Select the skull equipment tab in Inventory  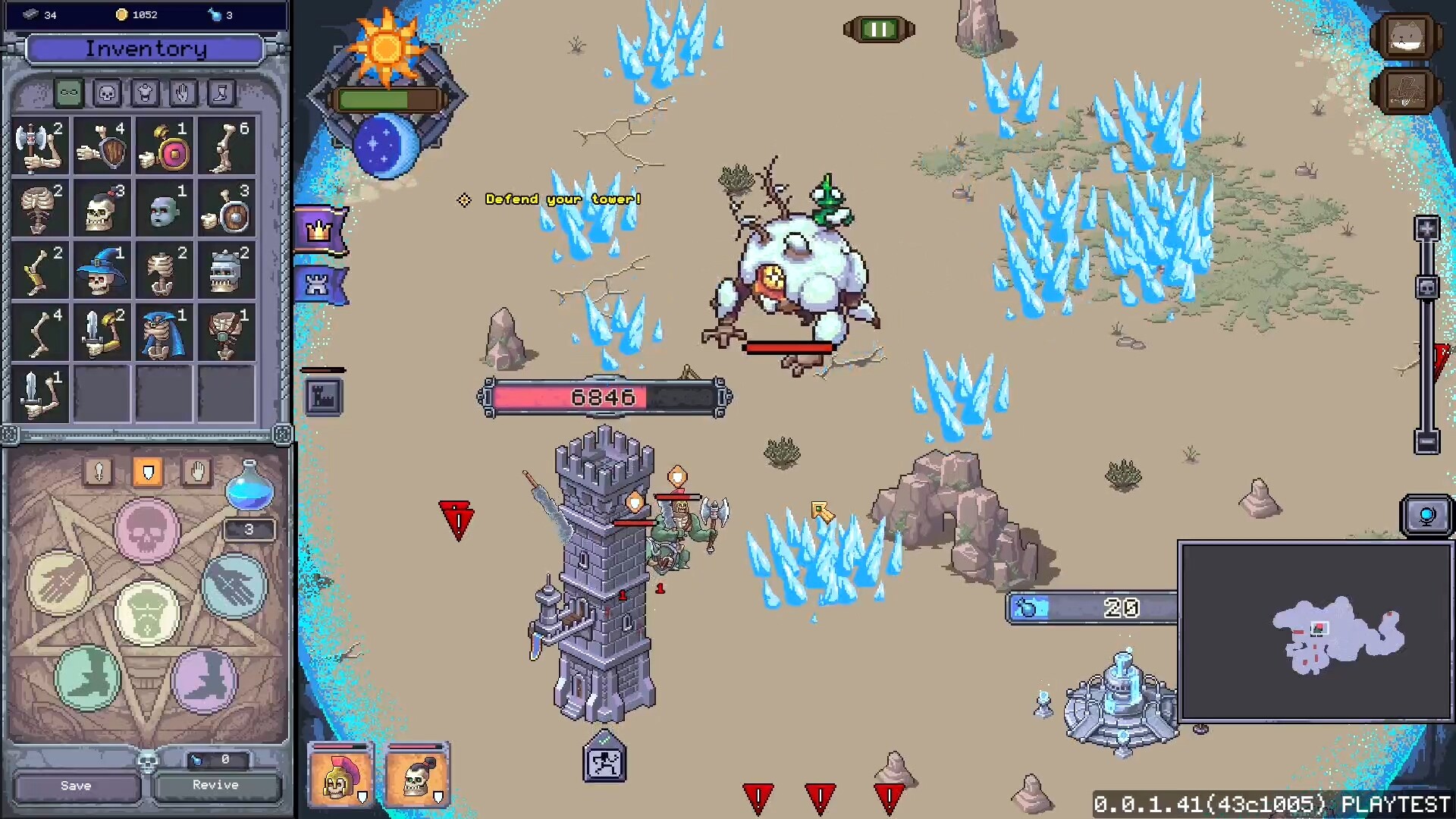pos(106,93)
